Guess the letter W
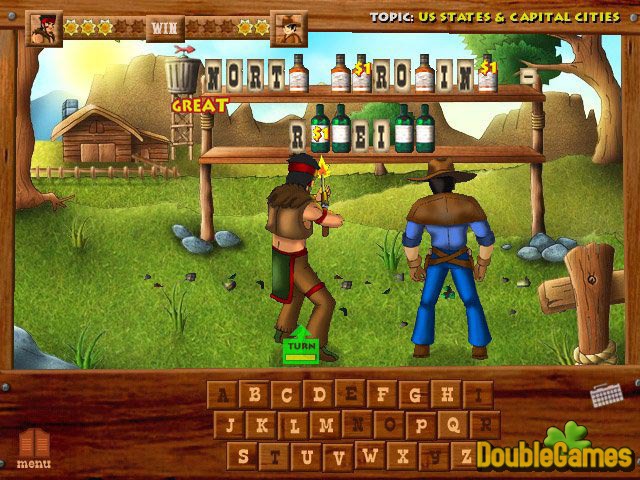640x480 pixels. pyautogui.click(x=371, y=456)
